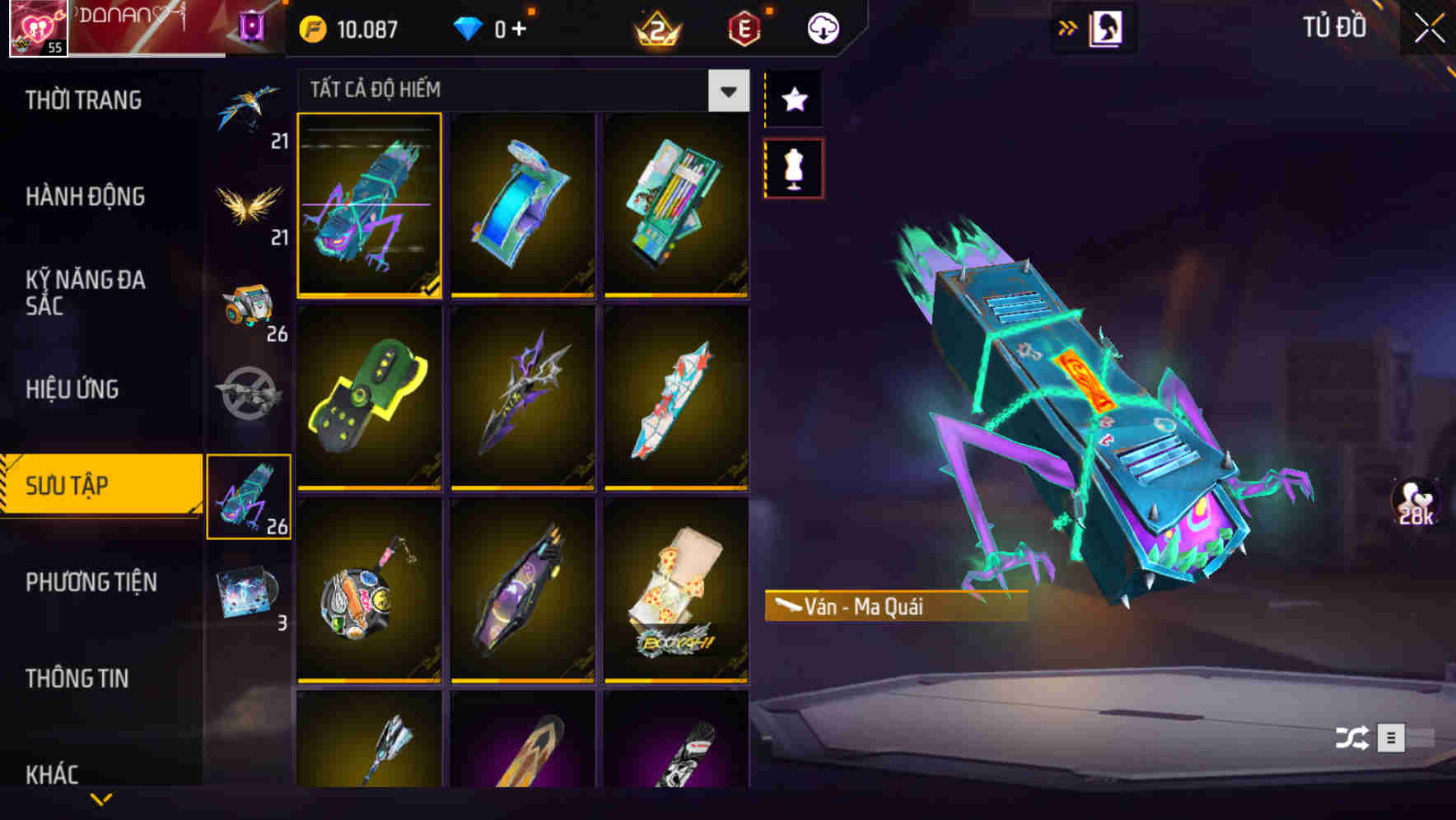Click the diamond currency icon
The height and width of the screenshot is (820, 1456).
click(469, 27)
